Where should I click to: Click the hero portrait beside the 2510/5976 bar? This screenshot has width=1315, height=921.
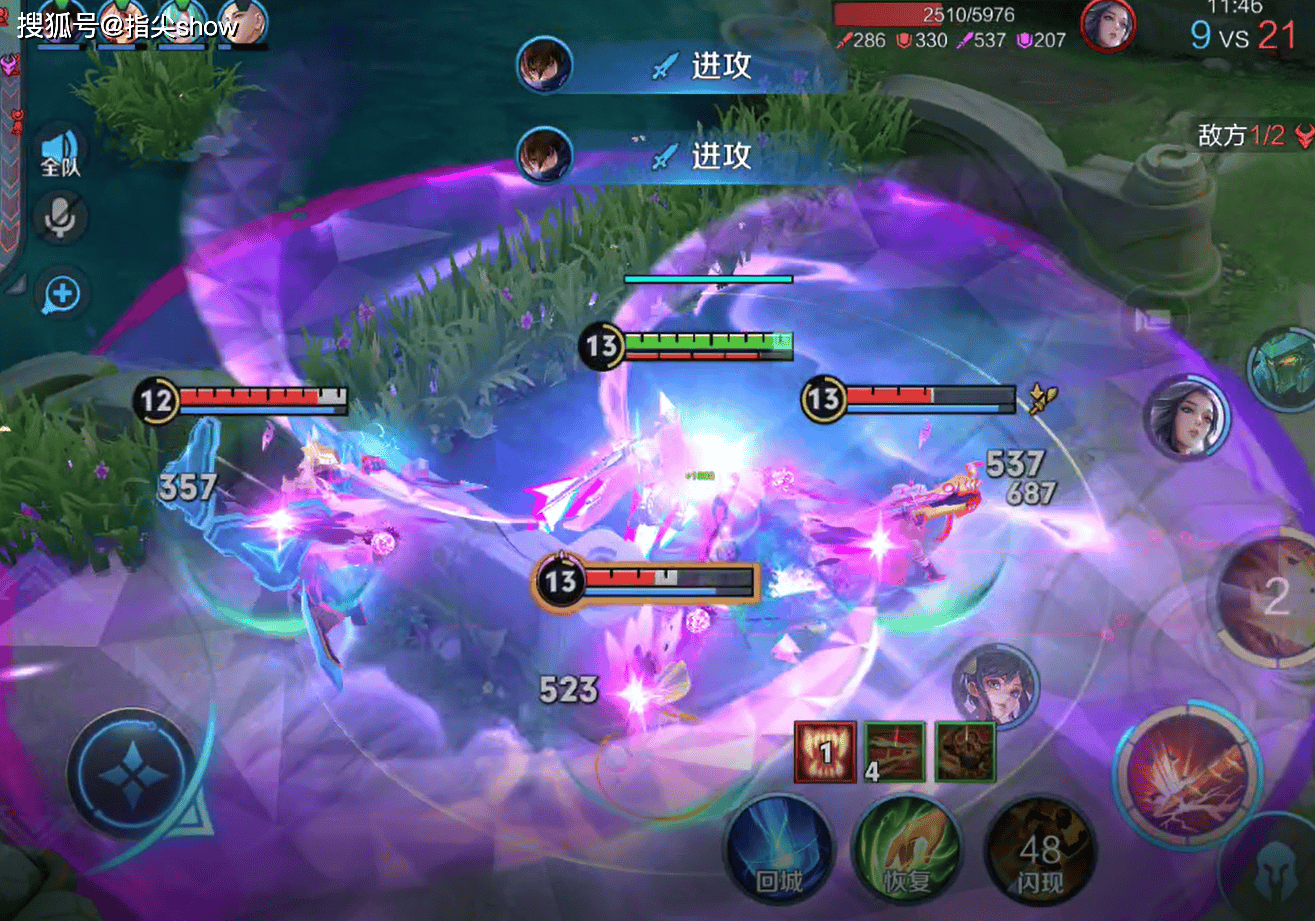point(1107,25)
